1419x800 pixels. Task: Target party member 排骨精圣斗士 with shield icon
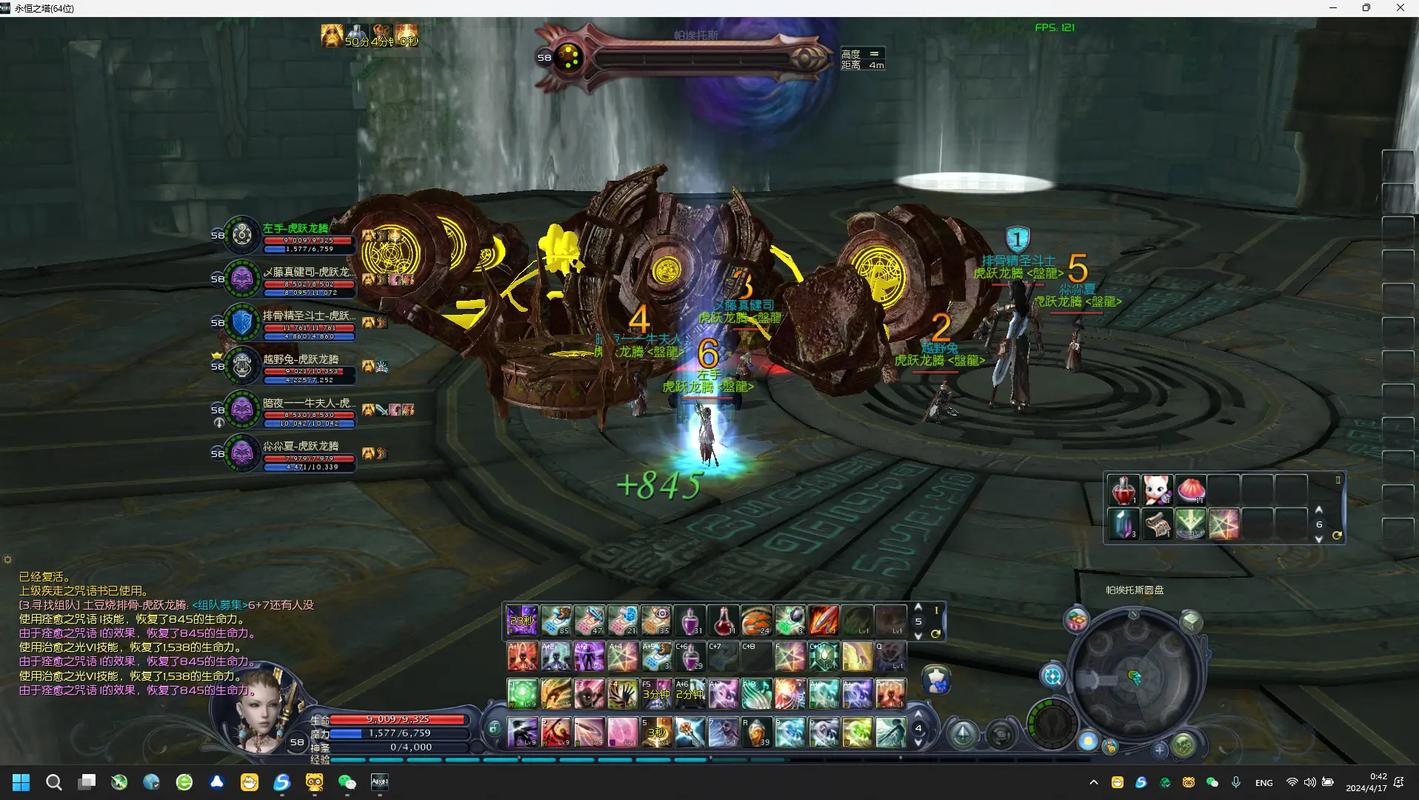coord(243,322)
